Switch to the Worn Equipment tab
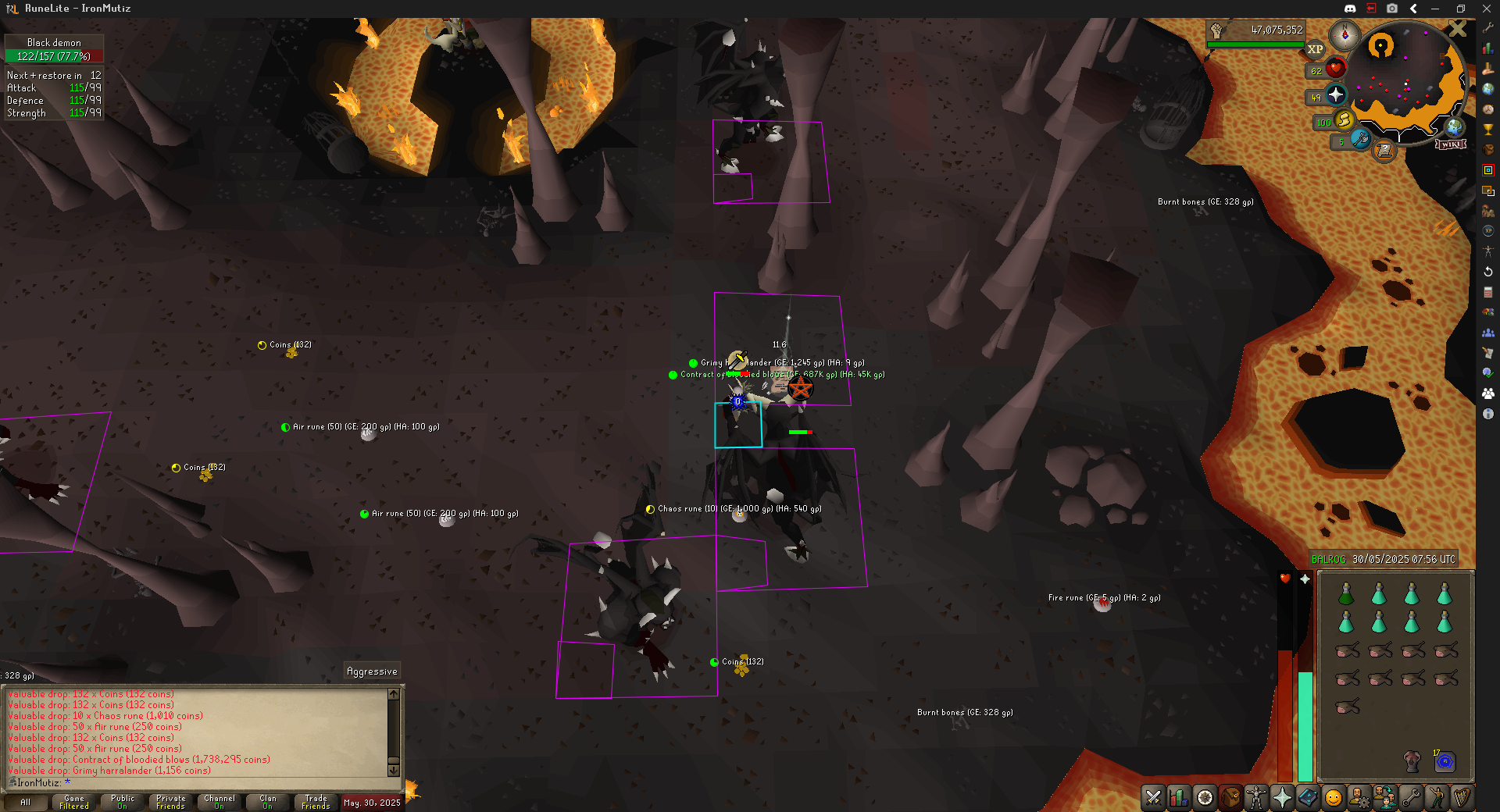Image resolution: width=1500 pixels, height=812 pixels. click(1256, 797)
